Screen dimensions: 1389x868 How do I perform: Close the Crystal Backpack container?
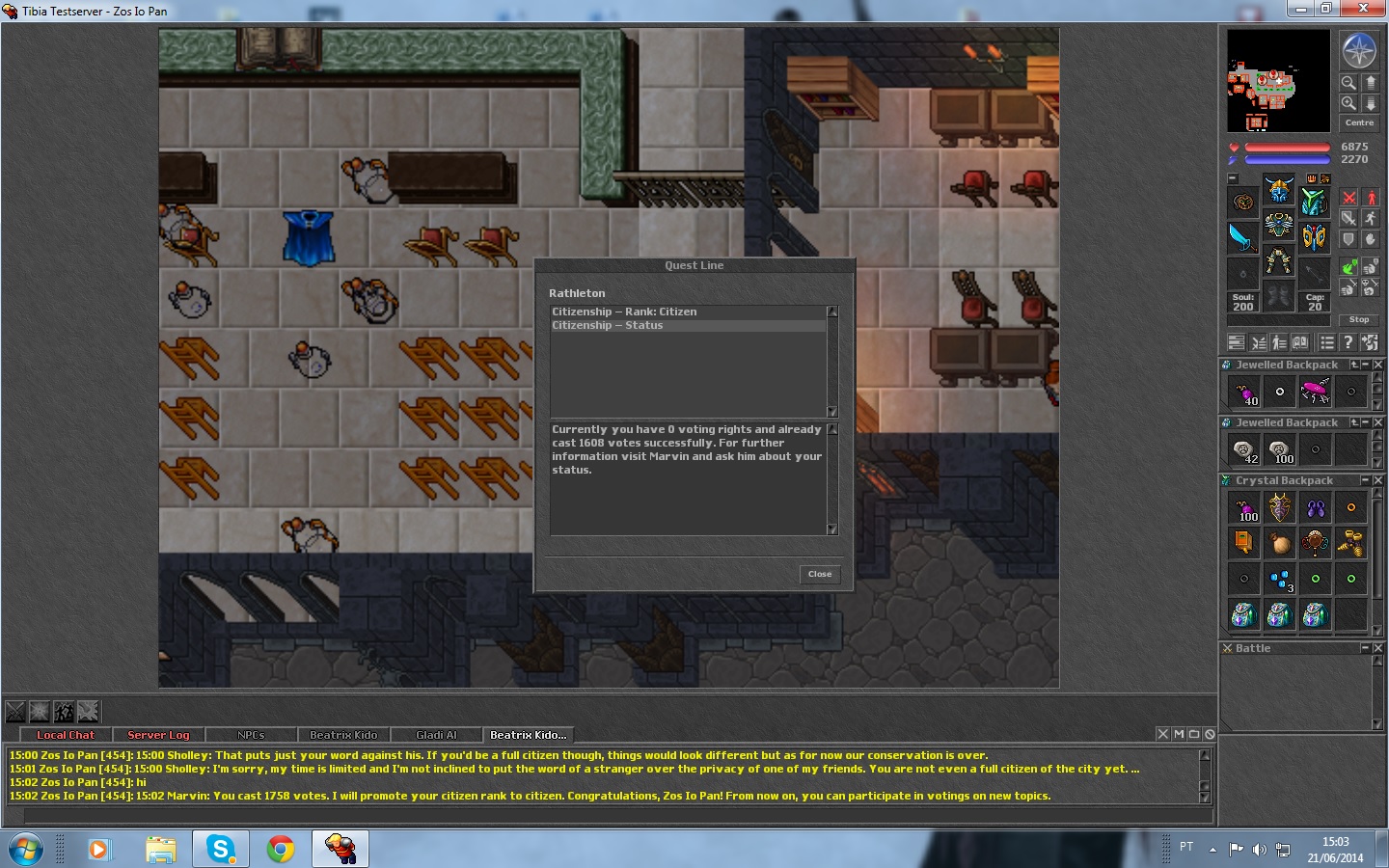(x=1378, y=480)
